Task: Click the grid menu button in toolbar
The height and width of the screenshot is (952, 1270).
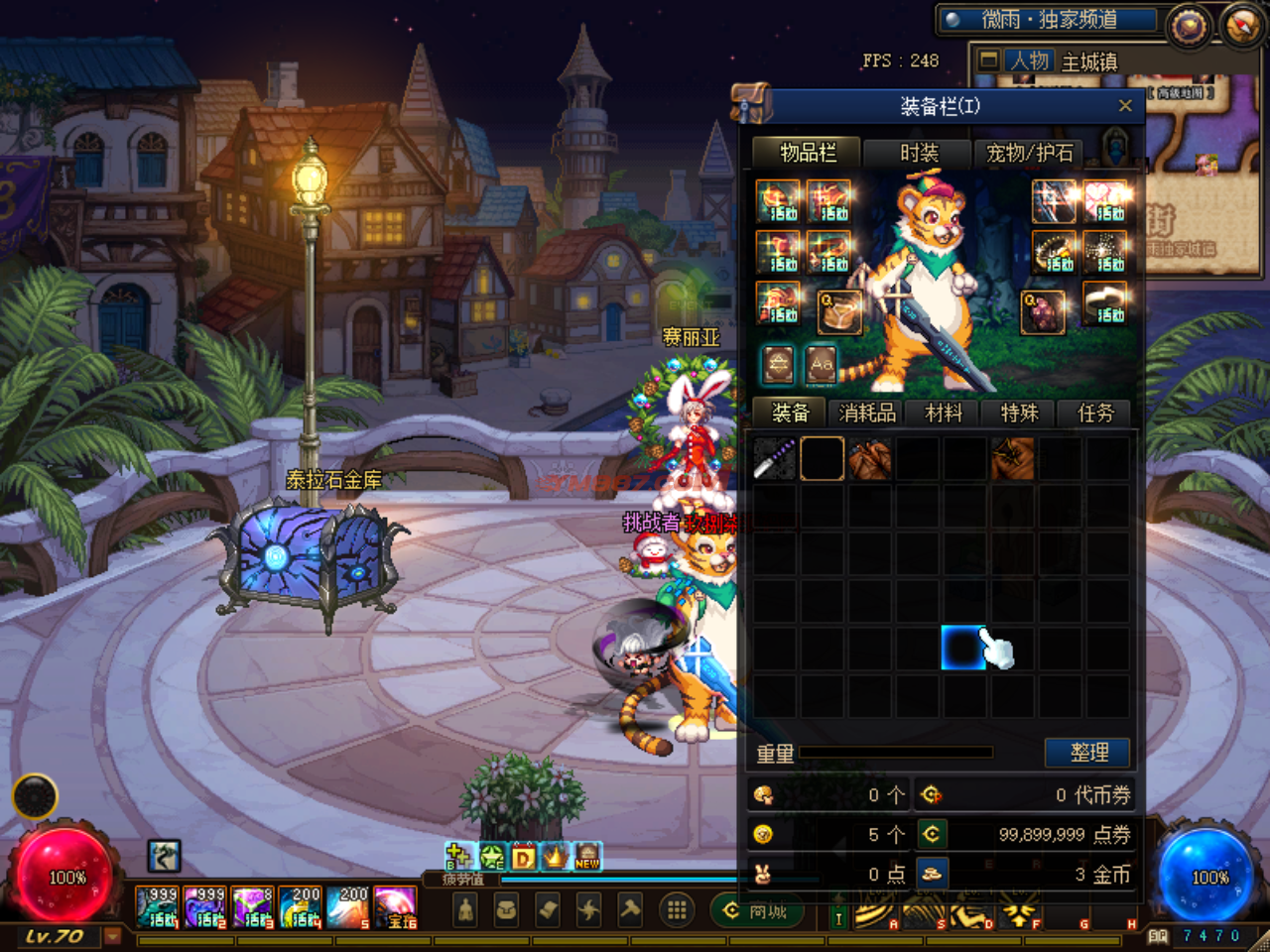Action: [677, 910]
